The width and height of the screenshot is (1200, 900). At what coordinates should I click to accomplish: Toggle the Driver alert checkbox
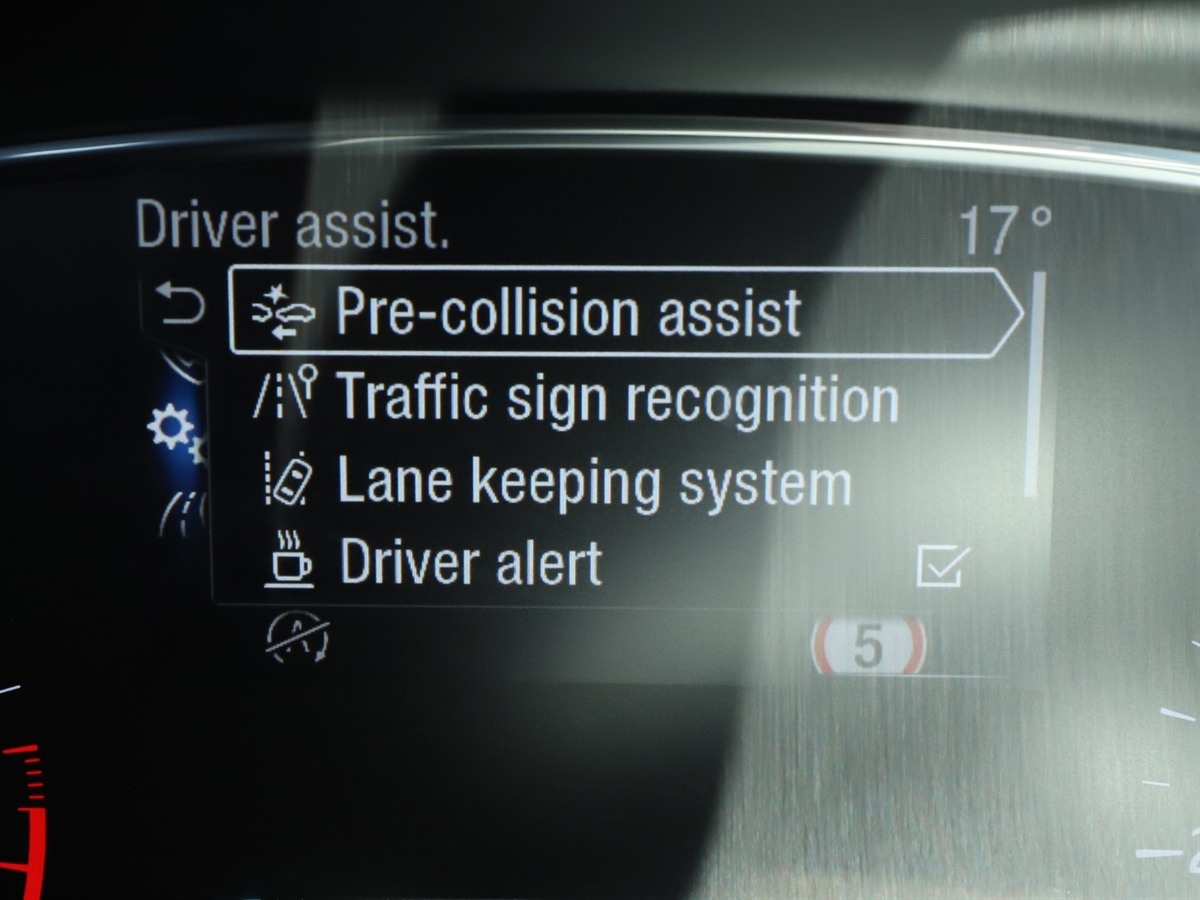pos(942,565)
